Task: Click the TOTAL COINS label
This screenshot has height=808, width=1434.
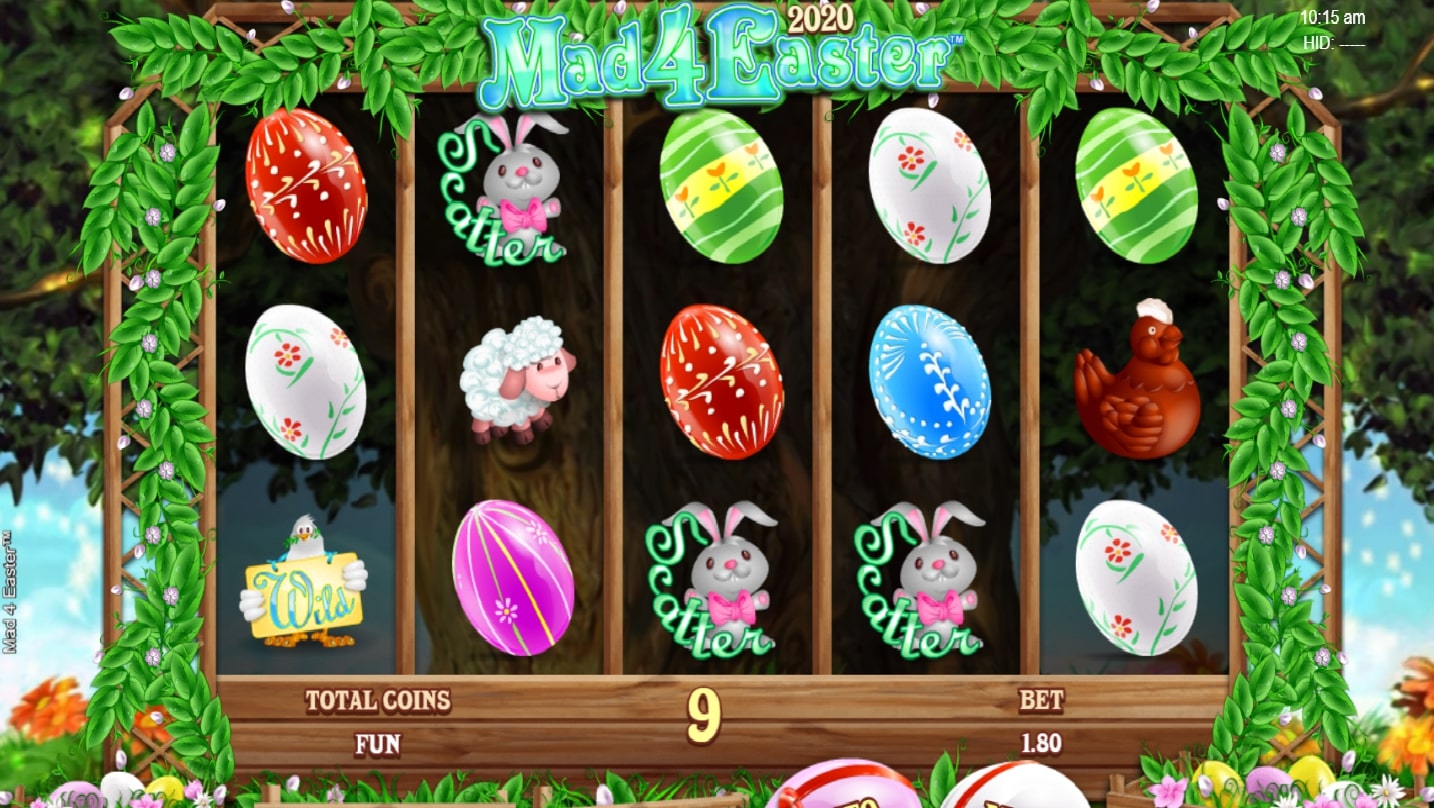Action: click(380, 701)
